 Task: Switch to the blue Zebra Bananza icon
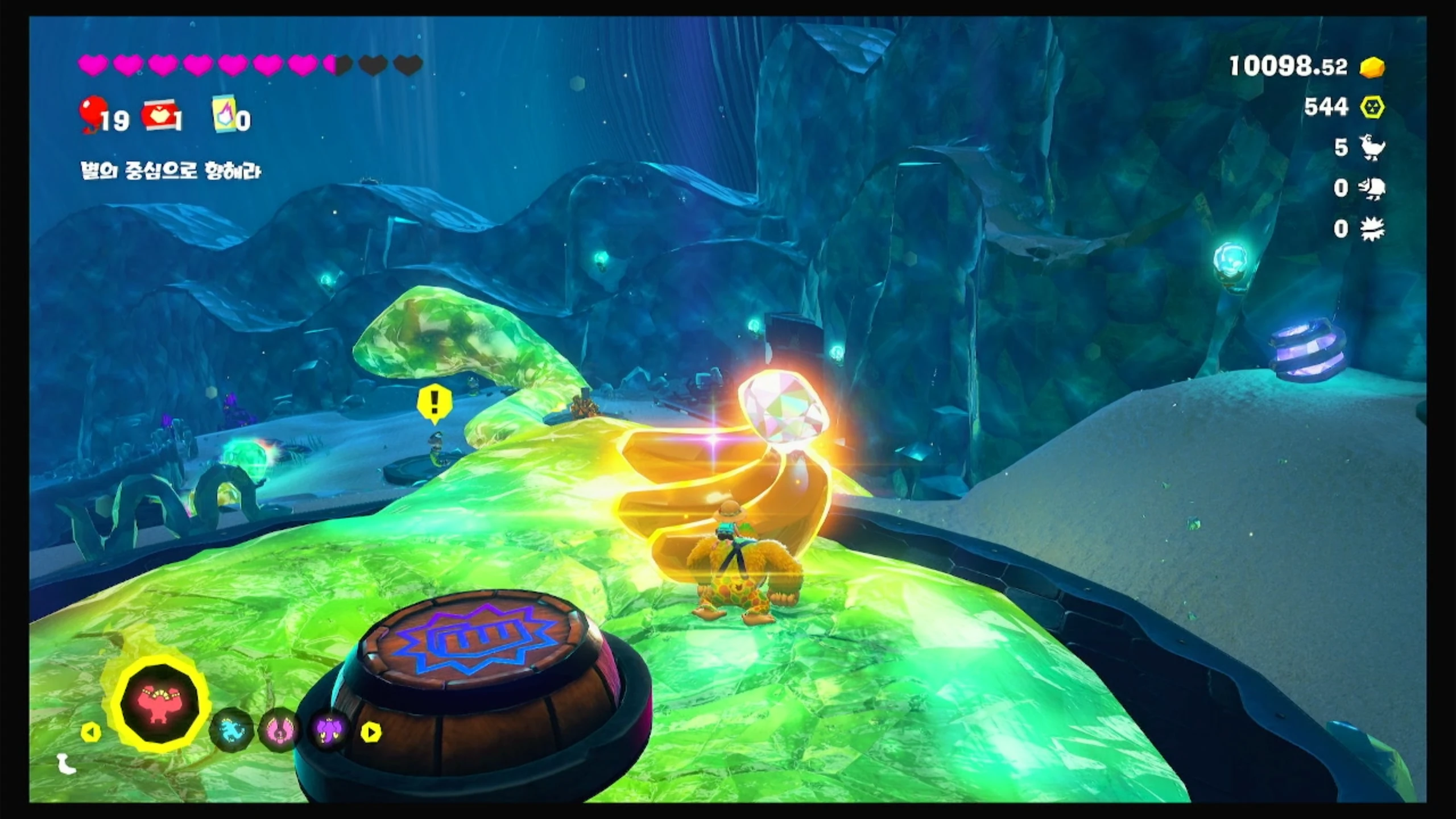(231, 730)
